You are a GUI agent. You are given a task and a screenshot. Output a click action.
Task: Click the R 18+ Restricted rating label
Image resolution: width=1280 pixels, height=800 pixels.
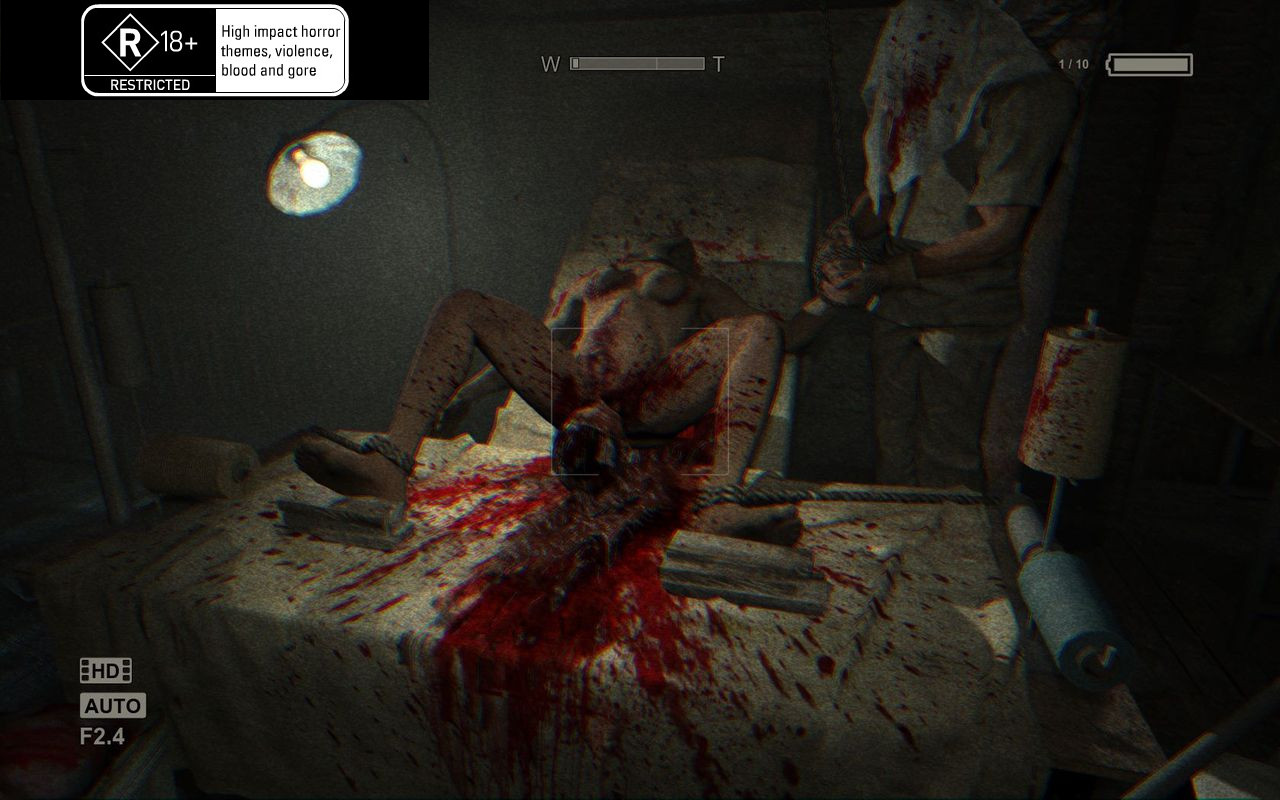[150, 50]
